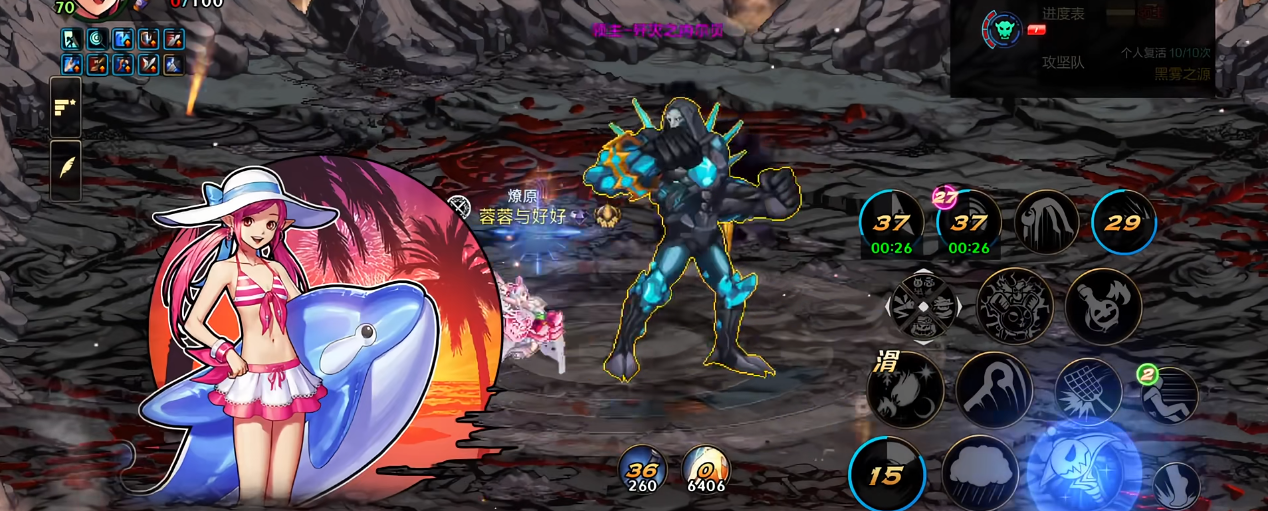
Task: Activate the skill on cooldown showing 29
Action: pyautogui.click(x=1123, y=222)
